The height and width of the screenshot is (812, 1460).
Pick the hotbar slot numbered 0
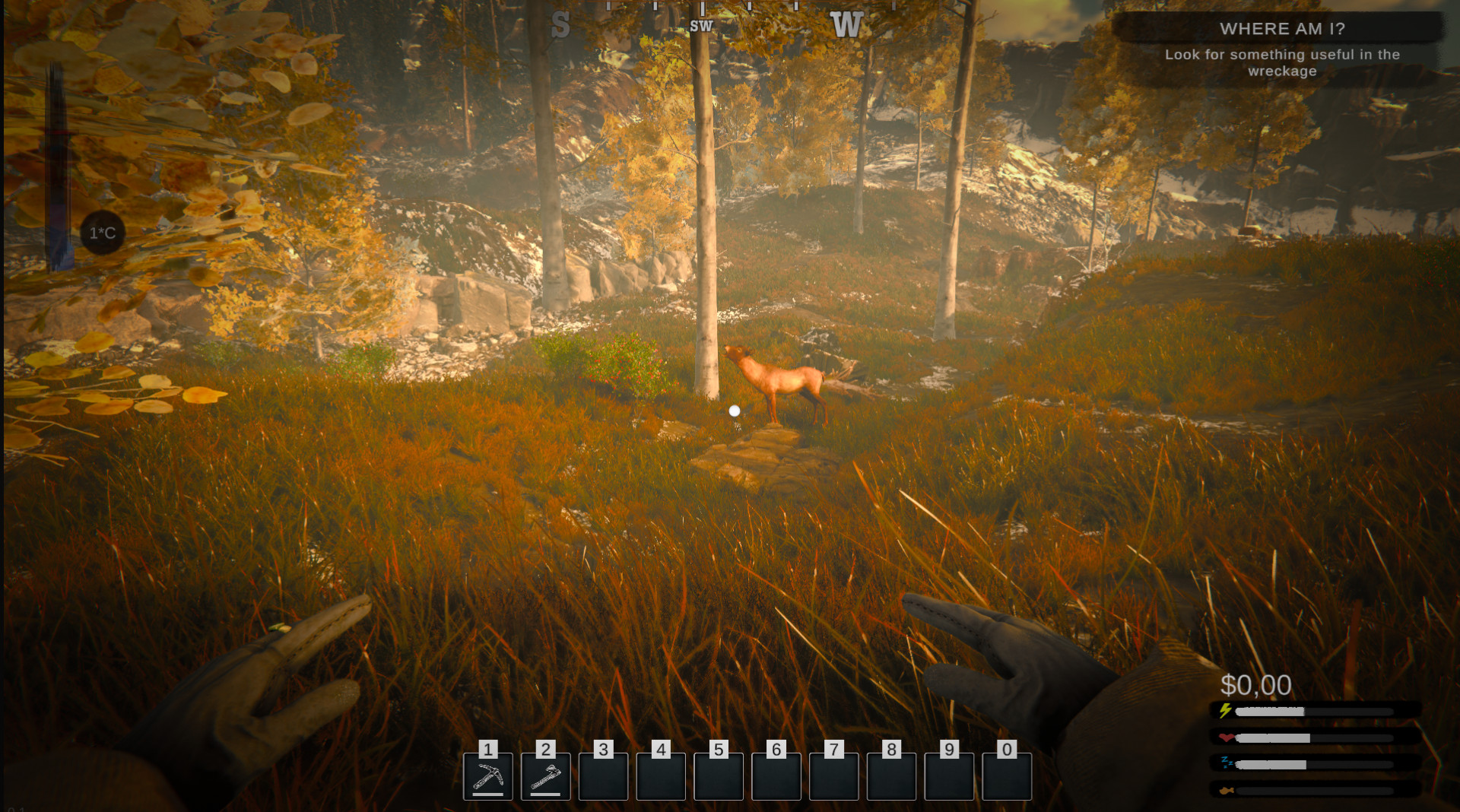(x=1006, y=776)
